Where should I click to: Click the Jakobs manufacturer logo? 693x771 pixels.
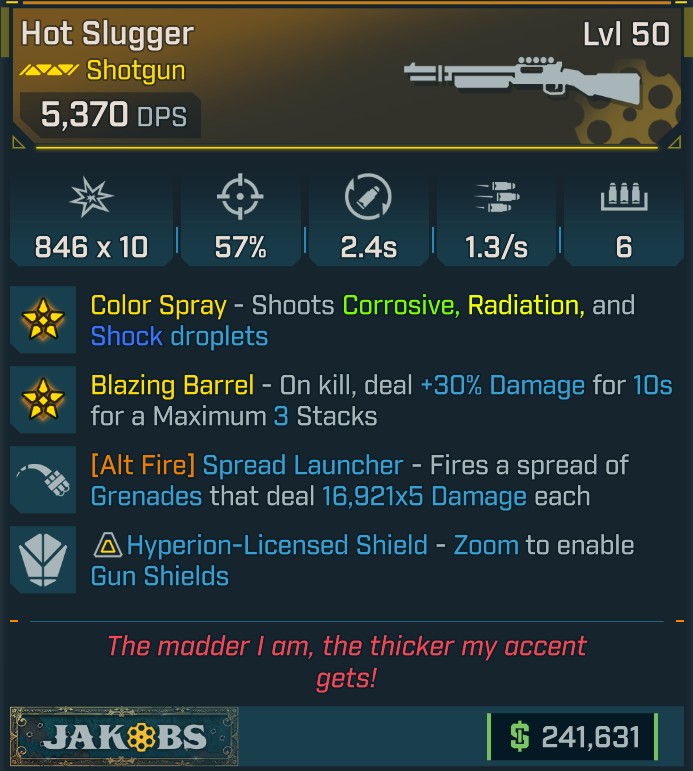(x=111, y=738)
